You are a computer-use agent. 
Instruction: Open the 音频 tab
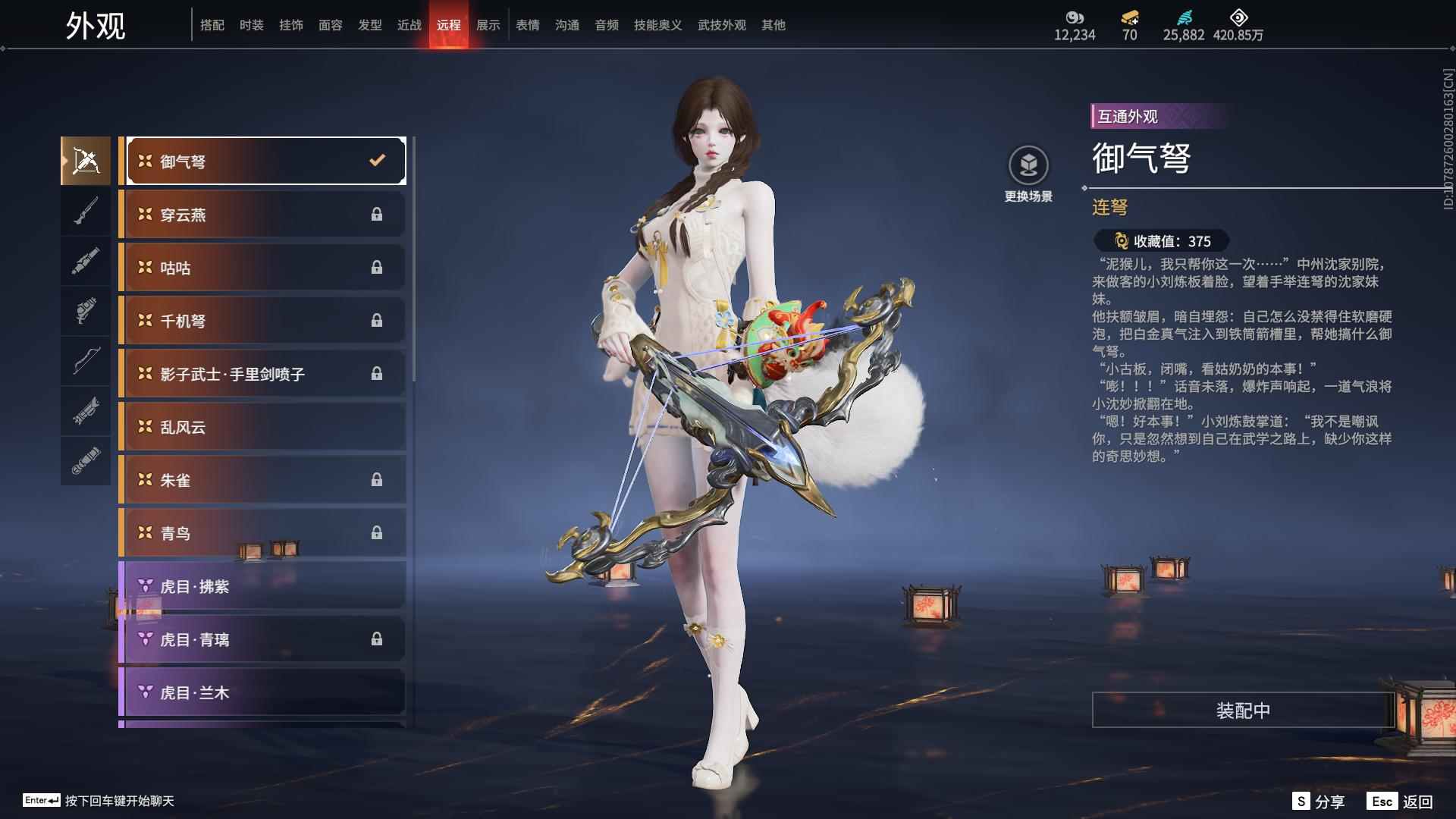tap(606, 25)
